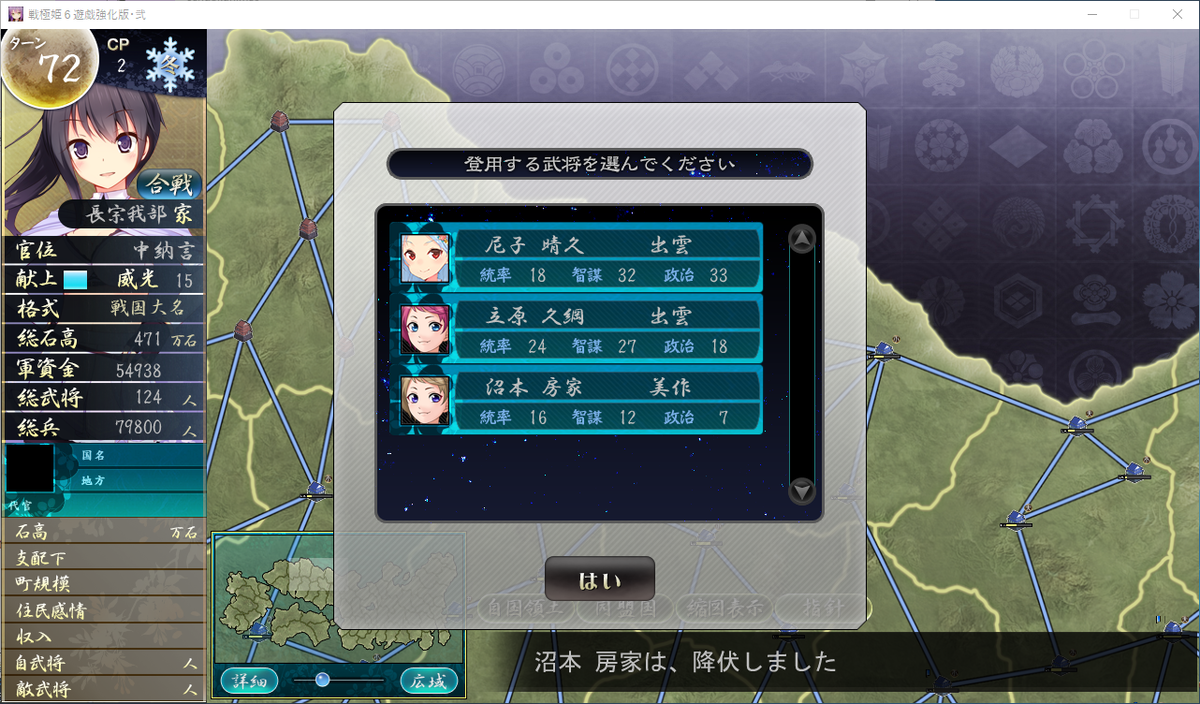This screenshot has height=704, width=1200.
Task: Select officer 尼子 晴久 from the list
Action: tap(580, 258)
